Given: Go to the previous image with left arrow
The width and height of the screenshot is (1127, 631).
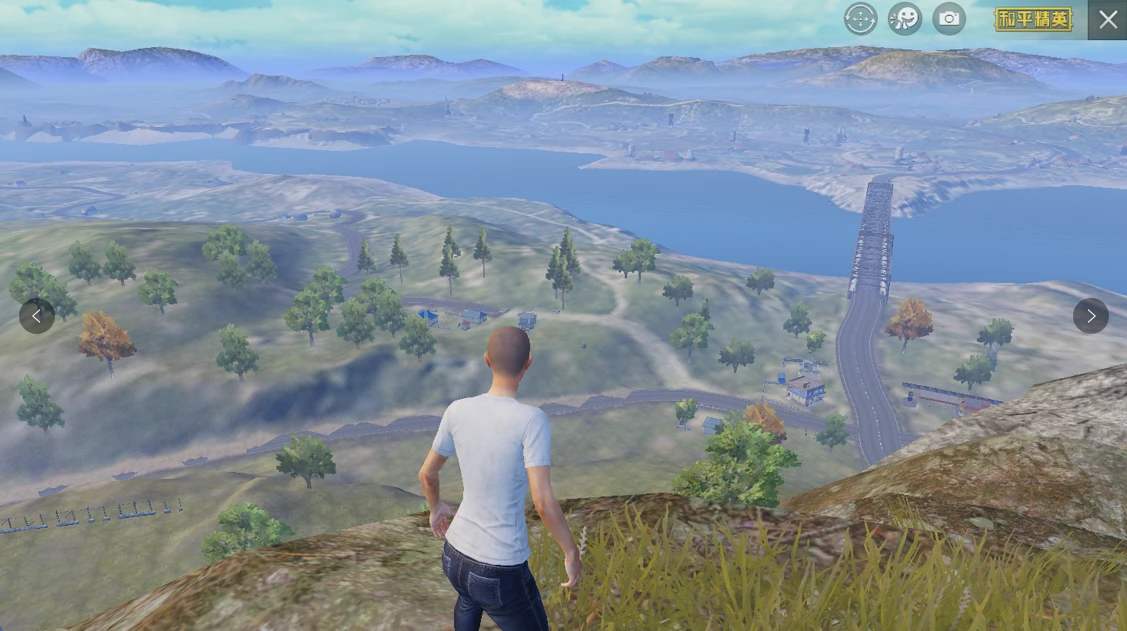Looking at the screenshot, I should [36, 316].
